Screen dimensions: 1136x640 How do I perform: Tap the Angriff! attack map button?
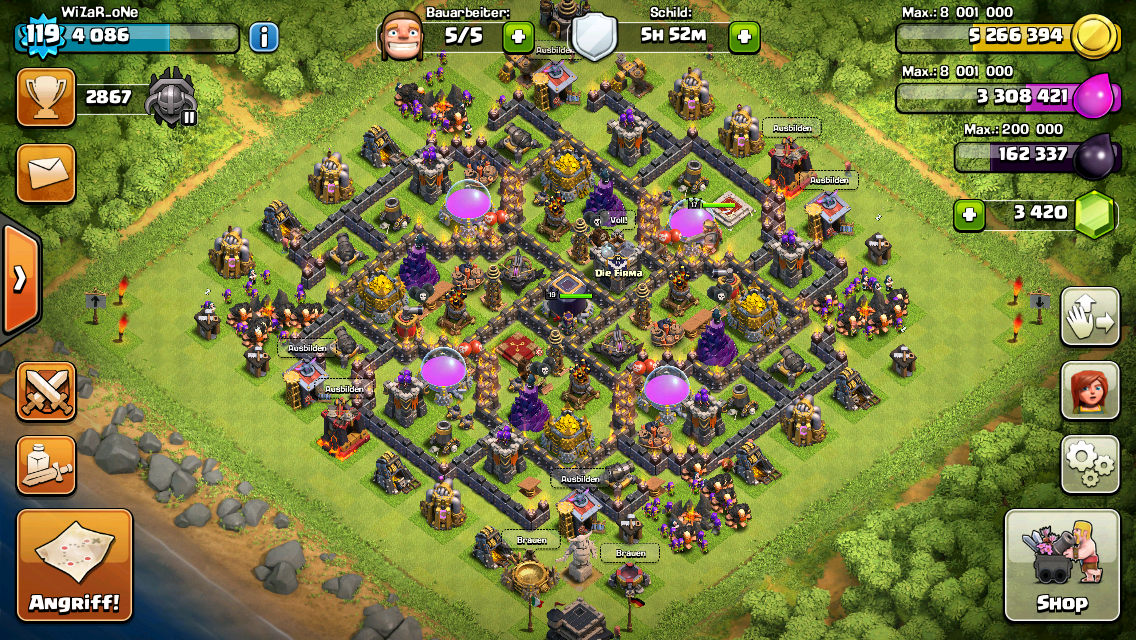[x=74, y=565]
